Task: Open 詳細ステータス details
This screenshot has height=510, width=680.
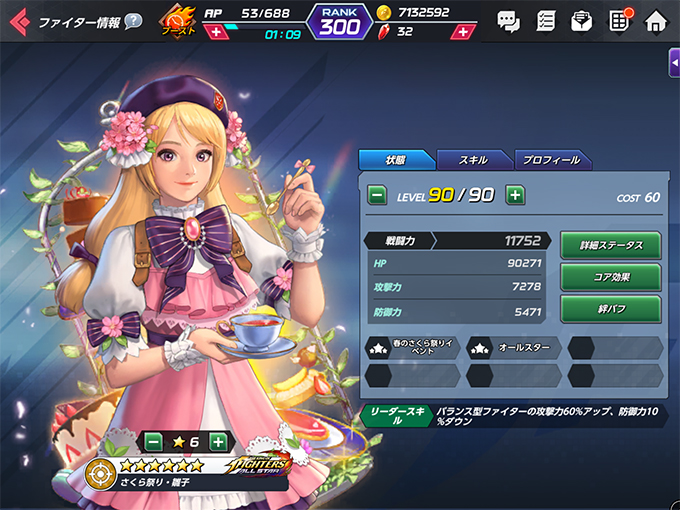Action: [609, 245]
